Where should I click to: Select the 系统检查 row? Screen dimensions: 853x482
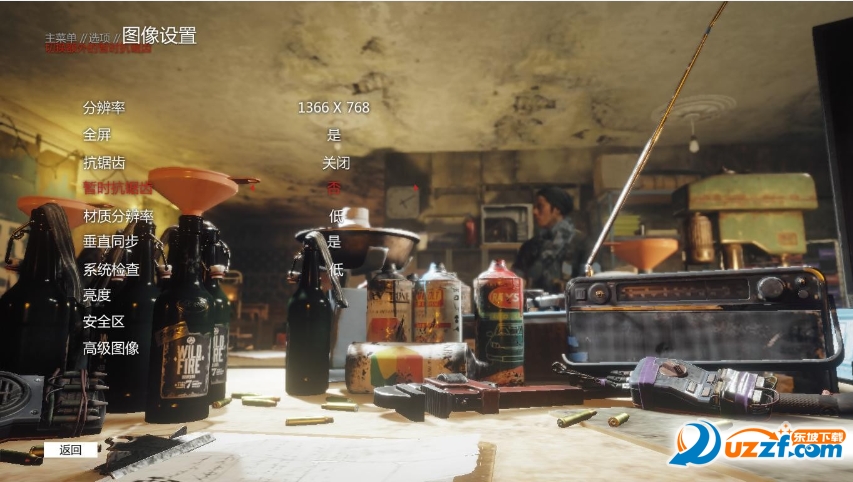(x=111, y=269)
